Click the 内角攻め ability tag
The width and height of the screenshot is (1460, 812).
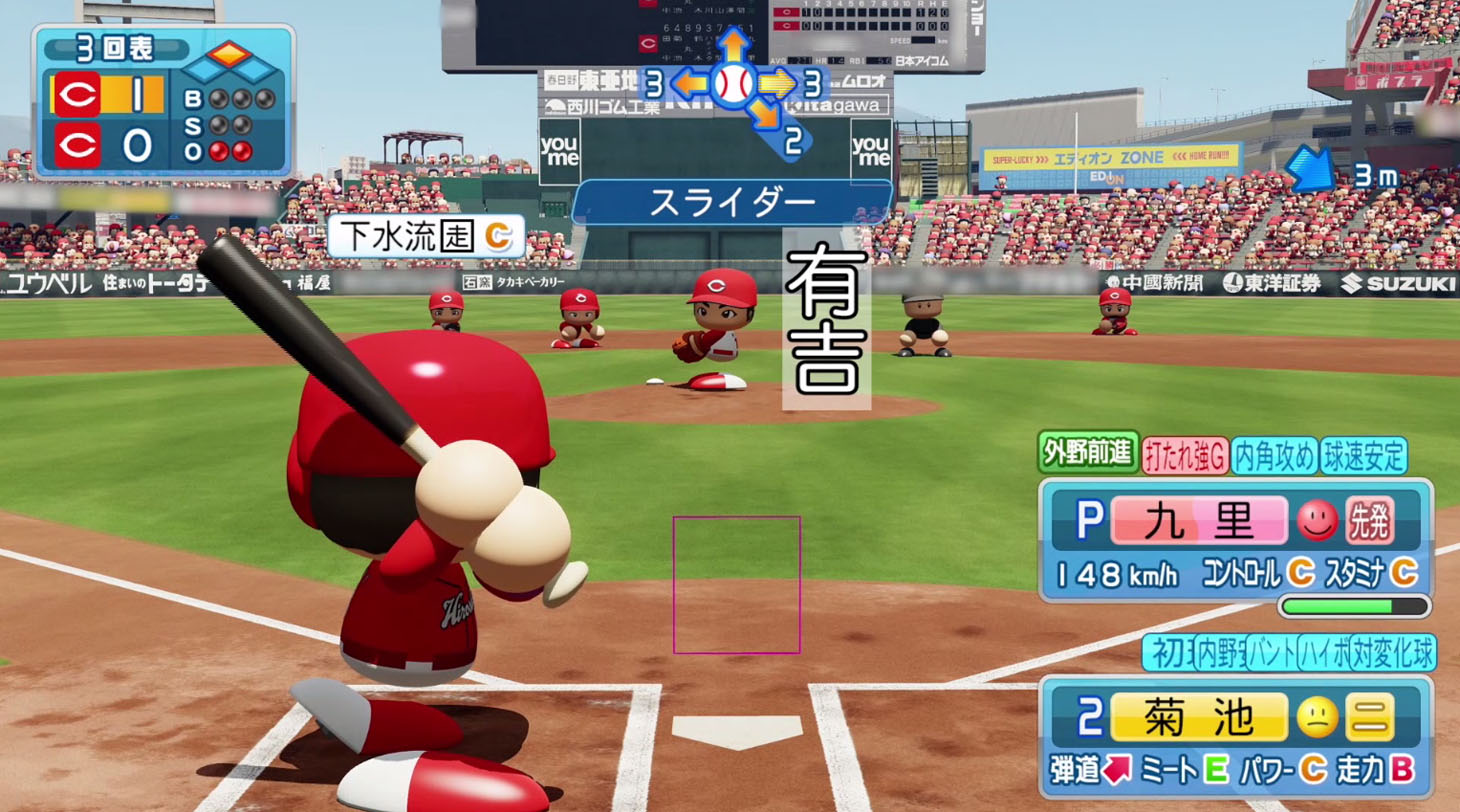tap(1274, 456)
